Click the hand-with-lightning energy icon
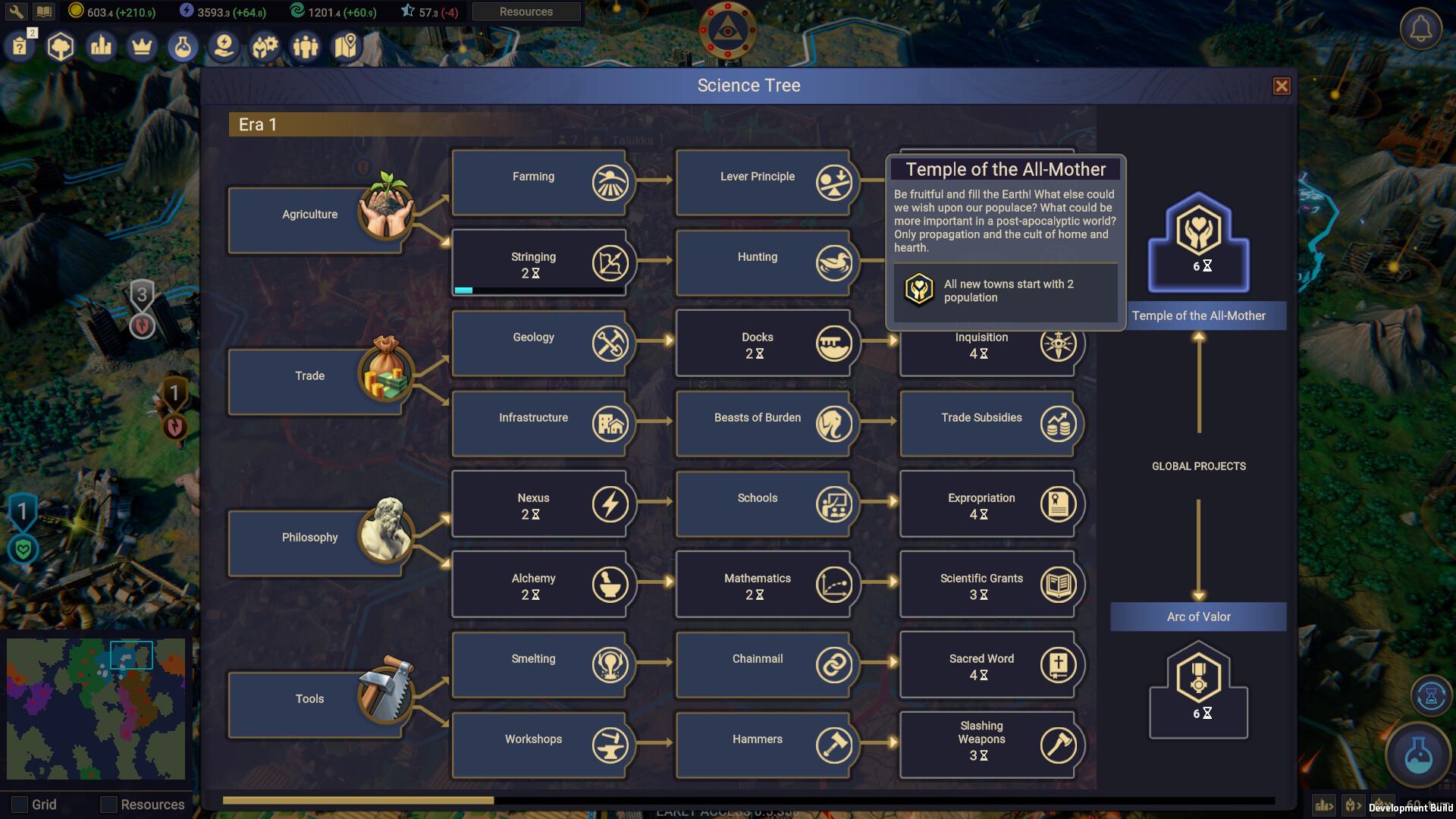This screenshot has height=819, width=1456. click(x=224, y=46)
